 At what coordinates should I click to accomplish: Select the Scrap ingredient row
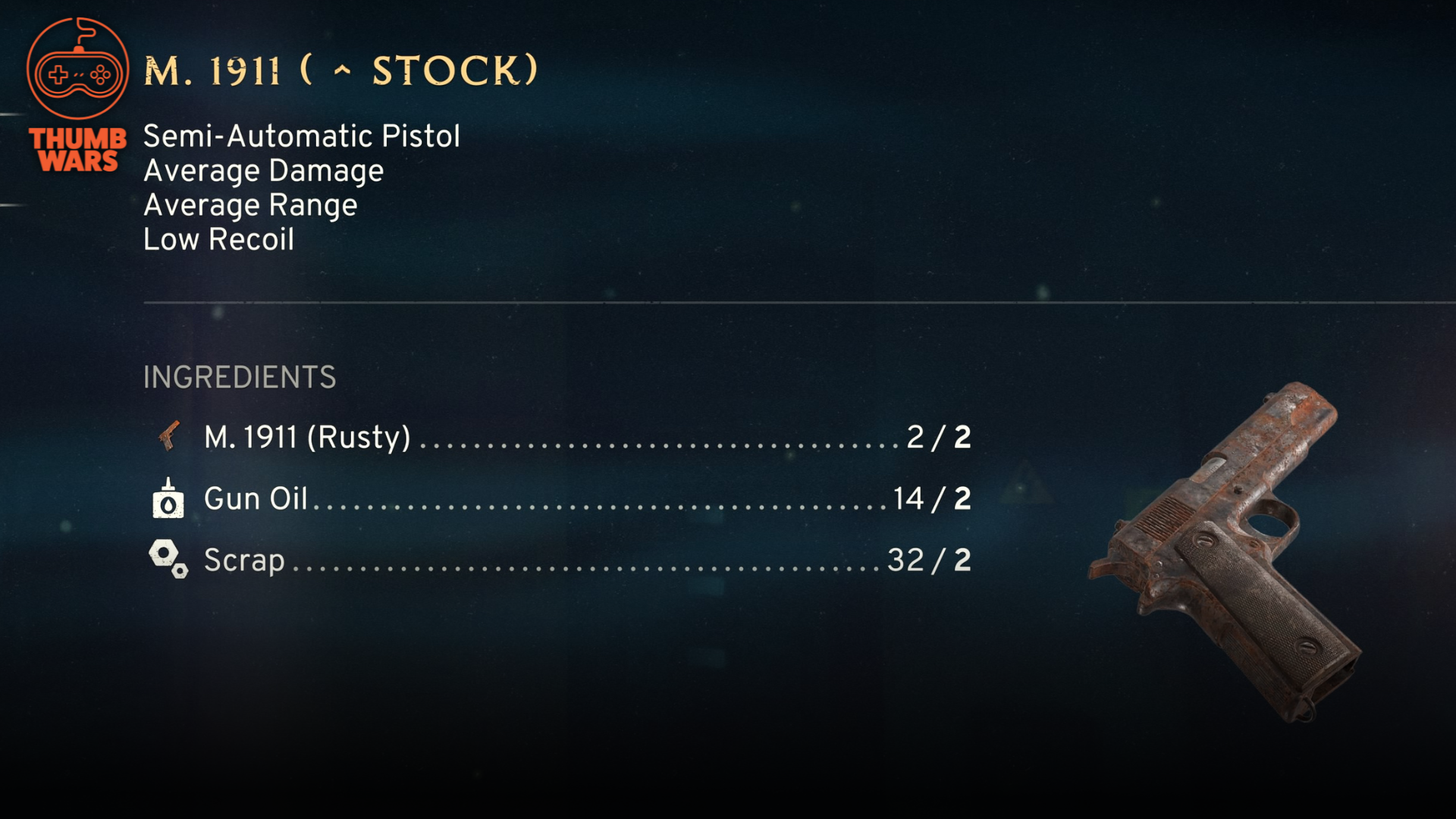click(561, 560)
